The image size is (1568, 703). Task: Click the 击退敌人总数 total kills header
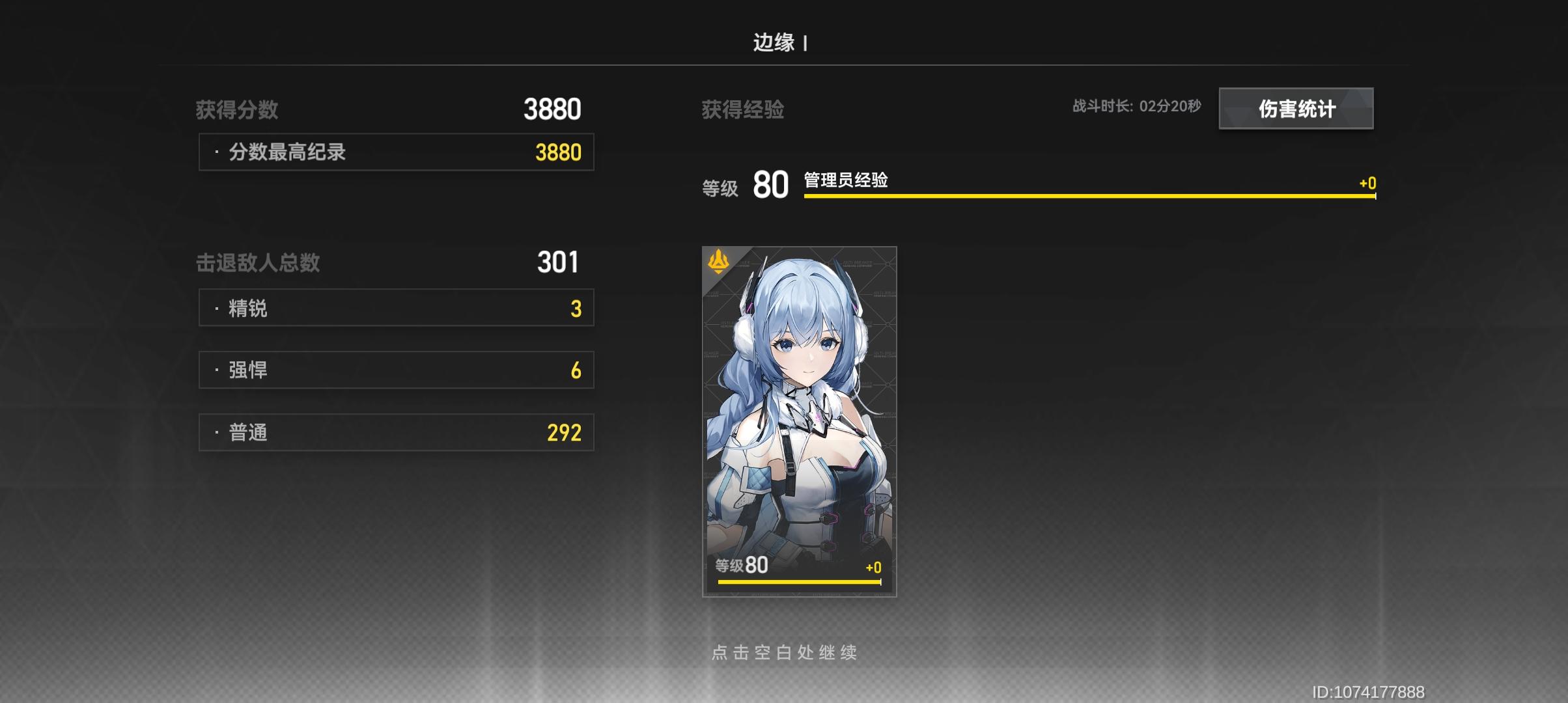(x=259, y=263)
